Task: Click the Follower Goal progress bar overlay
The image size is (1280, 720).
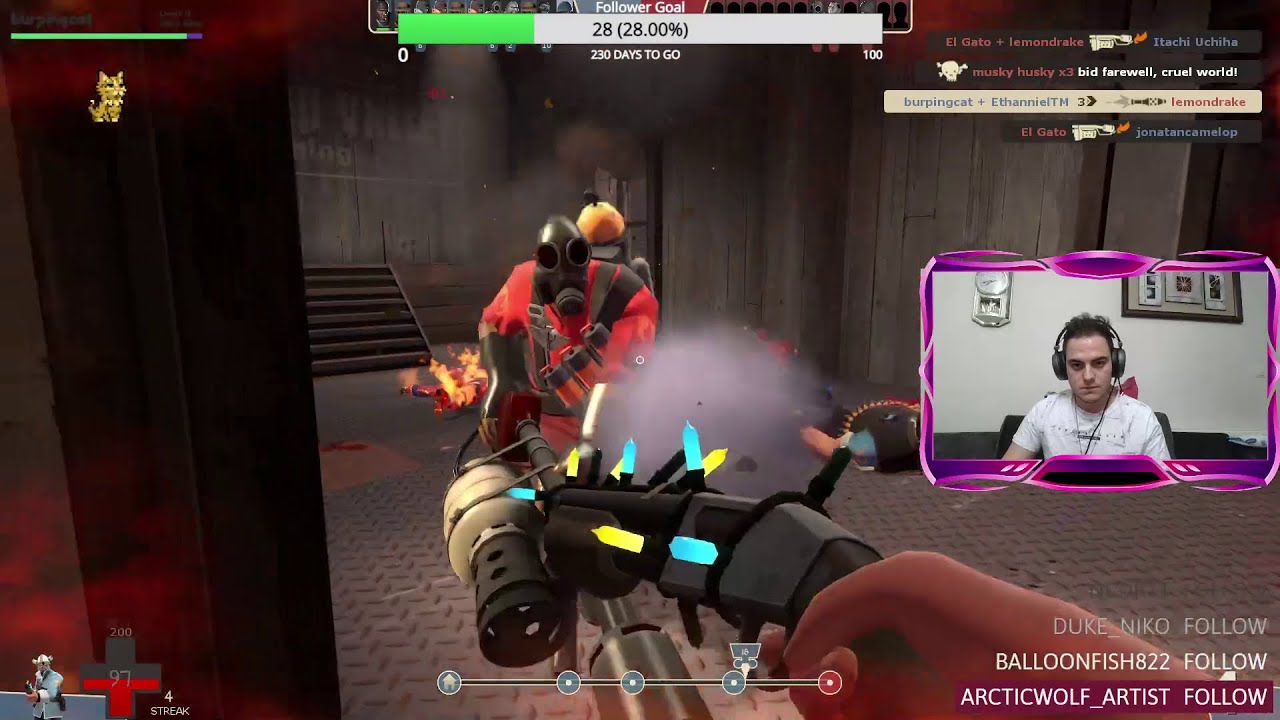Action: [x=640, y=30]
